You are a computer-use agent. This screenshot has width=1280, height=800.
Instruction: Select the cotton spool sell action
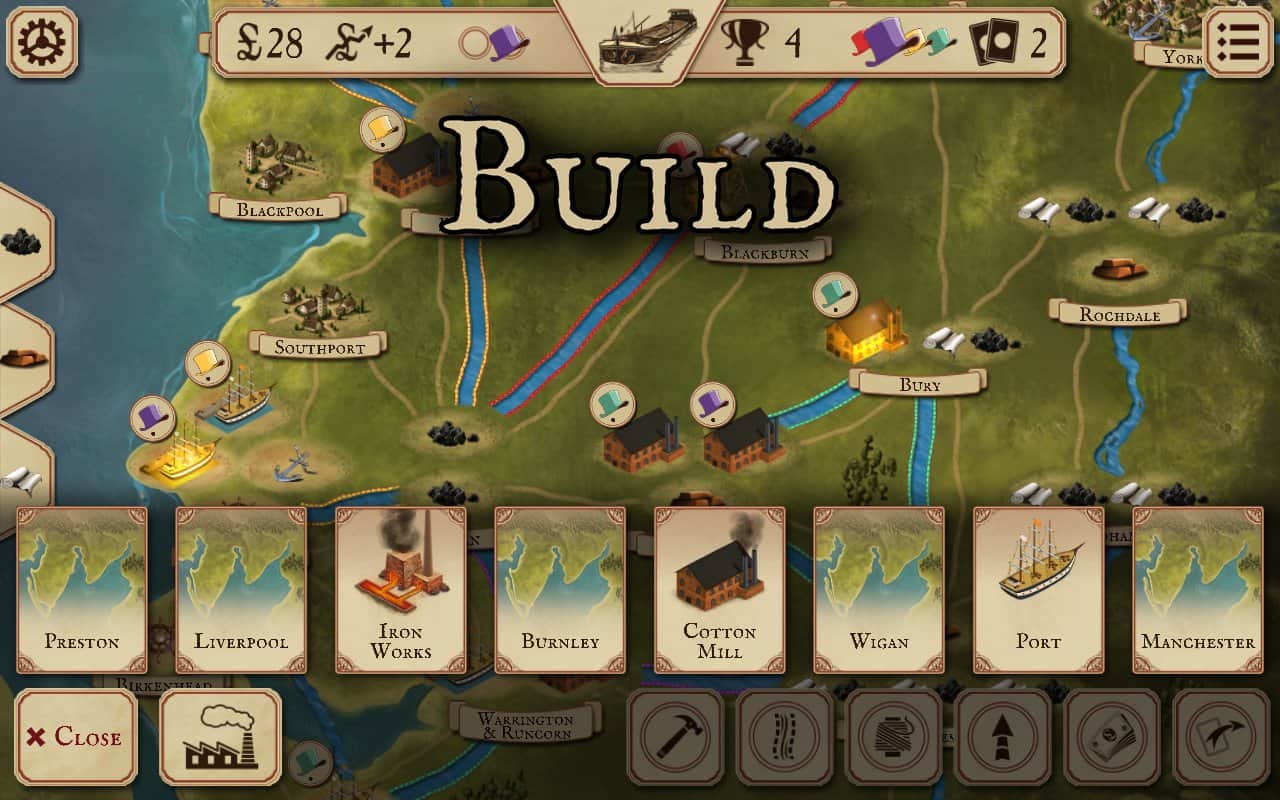pos(893,737)
